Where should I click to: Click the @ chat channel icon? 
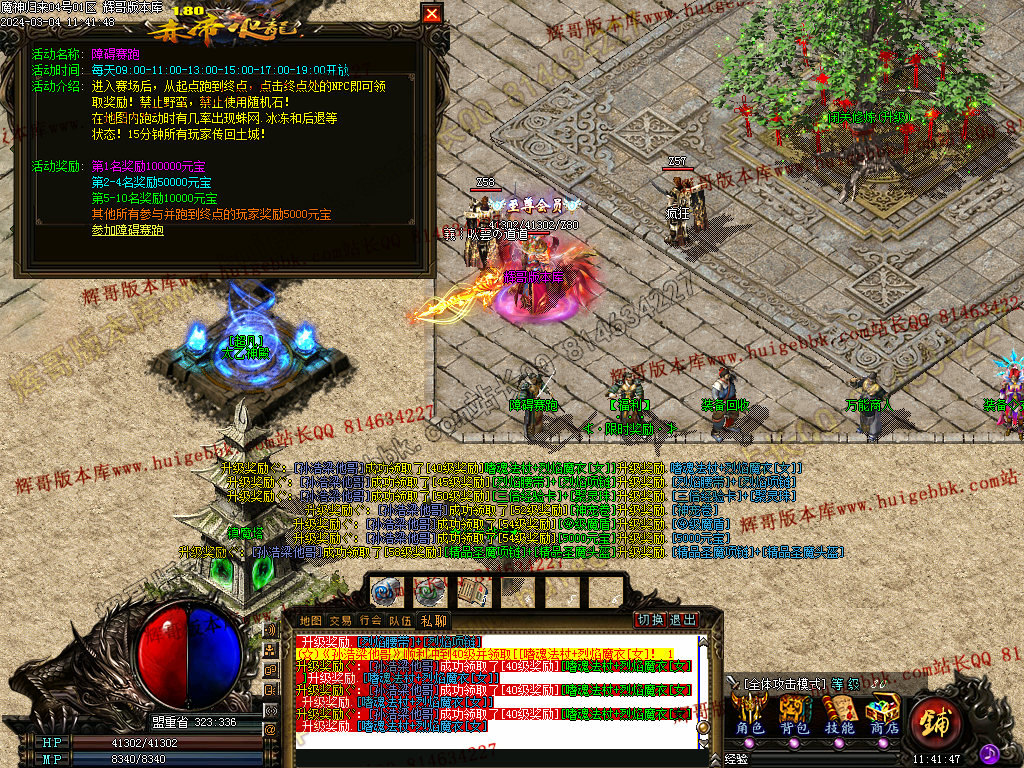270,730
